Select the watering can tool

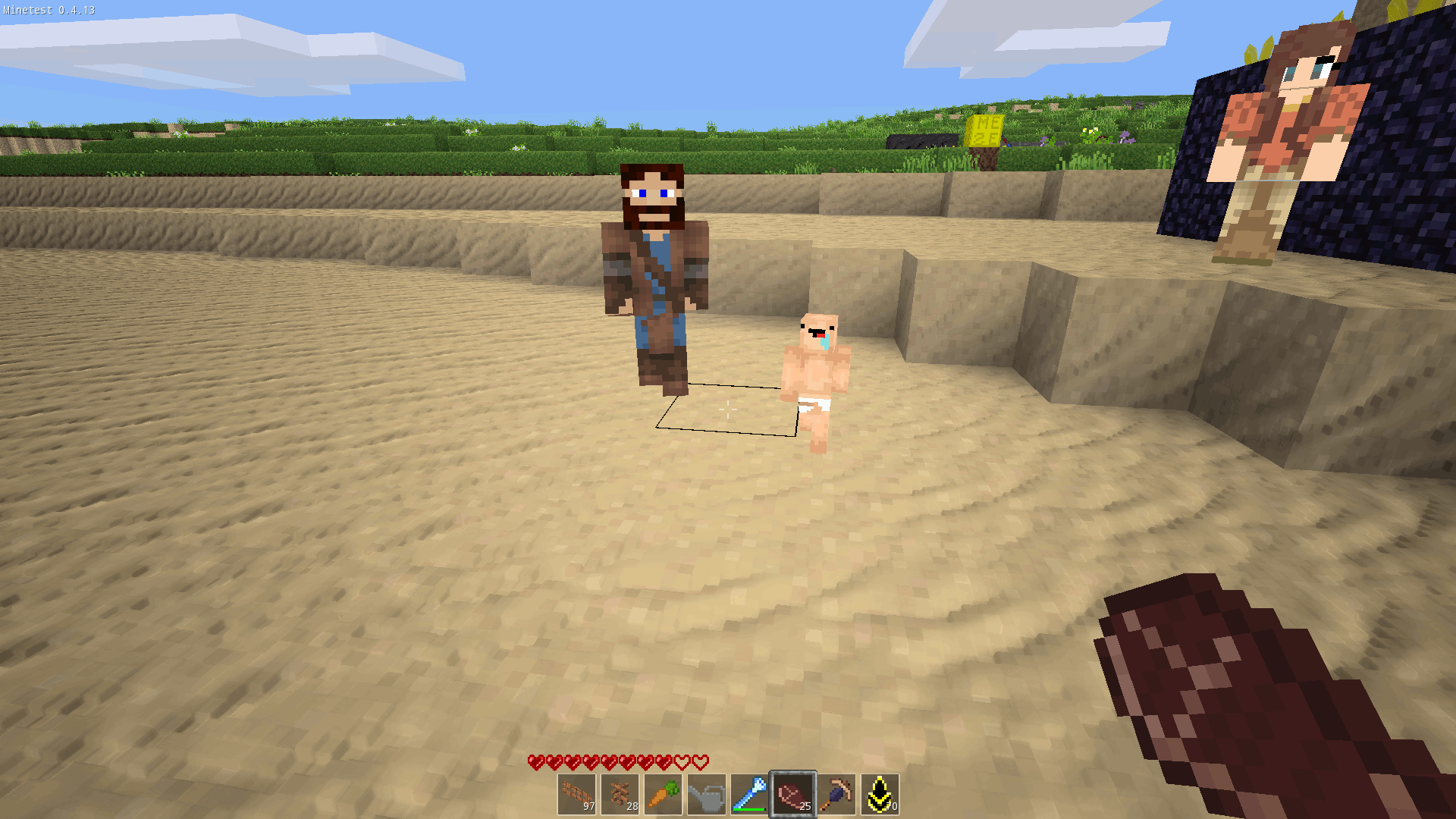pyautogui.click(x=708, y=792)
